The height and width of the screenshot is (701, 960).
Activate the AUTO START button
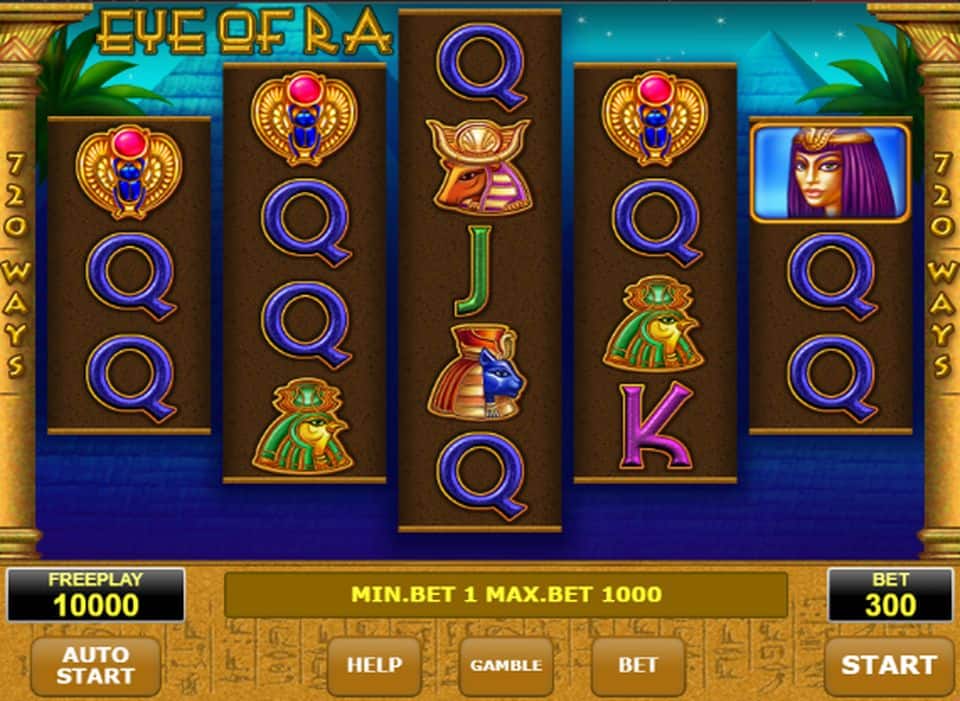pyautogui.click(x=95, y=665)
